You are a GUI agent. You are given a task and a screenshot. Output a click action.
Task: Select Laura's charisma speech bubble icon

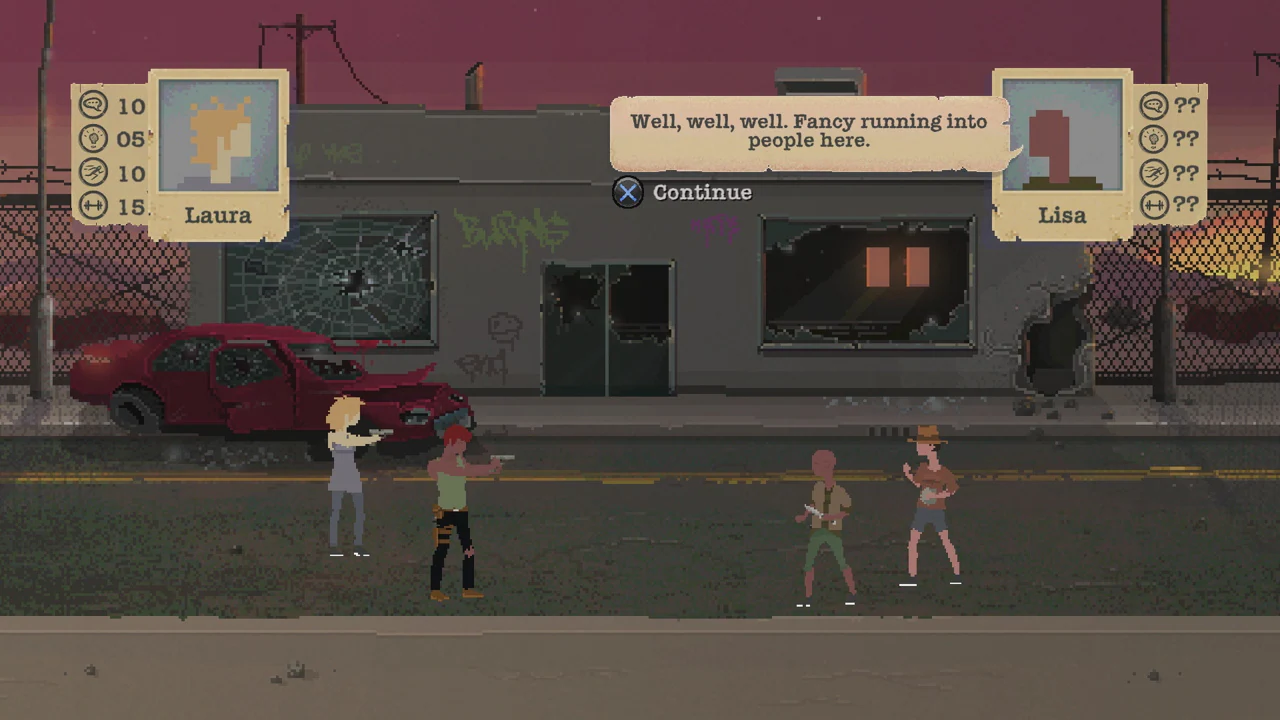tap(93, 107)
